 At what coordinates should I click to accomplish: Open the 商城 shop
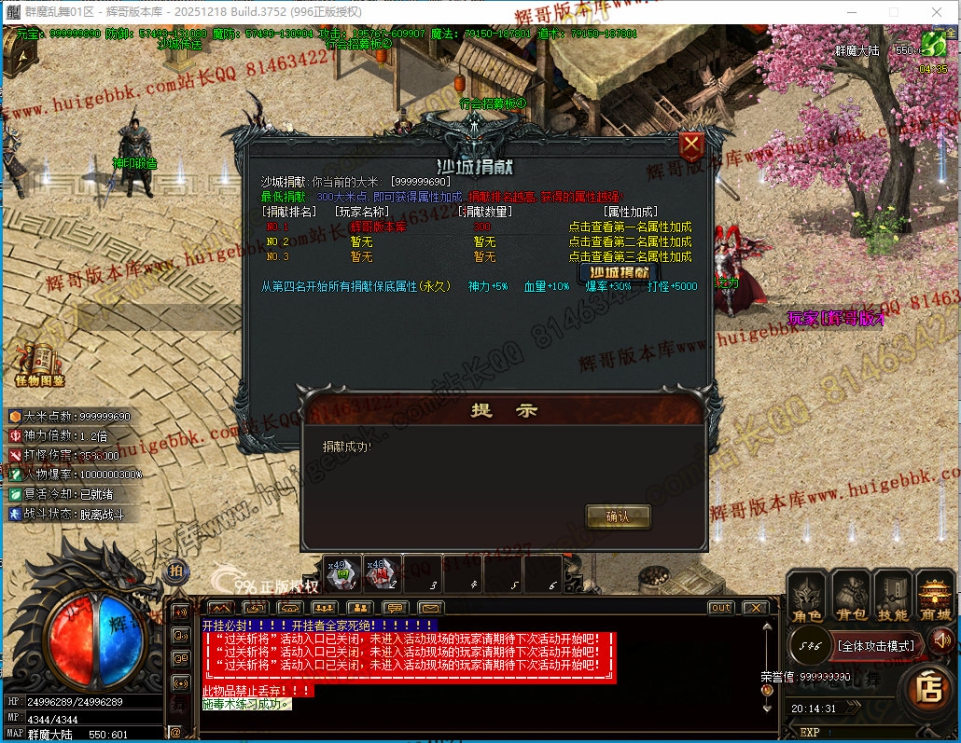pos(936,598)
